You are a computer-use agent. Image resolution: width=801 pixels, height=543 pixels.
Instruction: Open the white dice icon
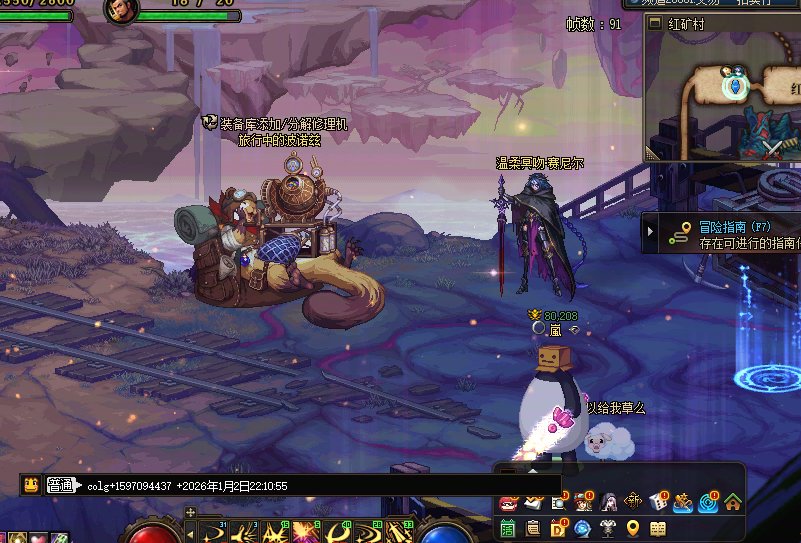[x=658, y=503]
